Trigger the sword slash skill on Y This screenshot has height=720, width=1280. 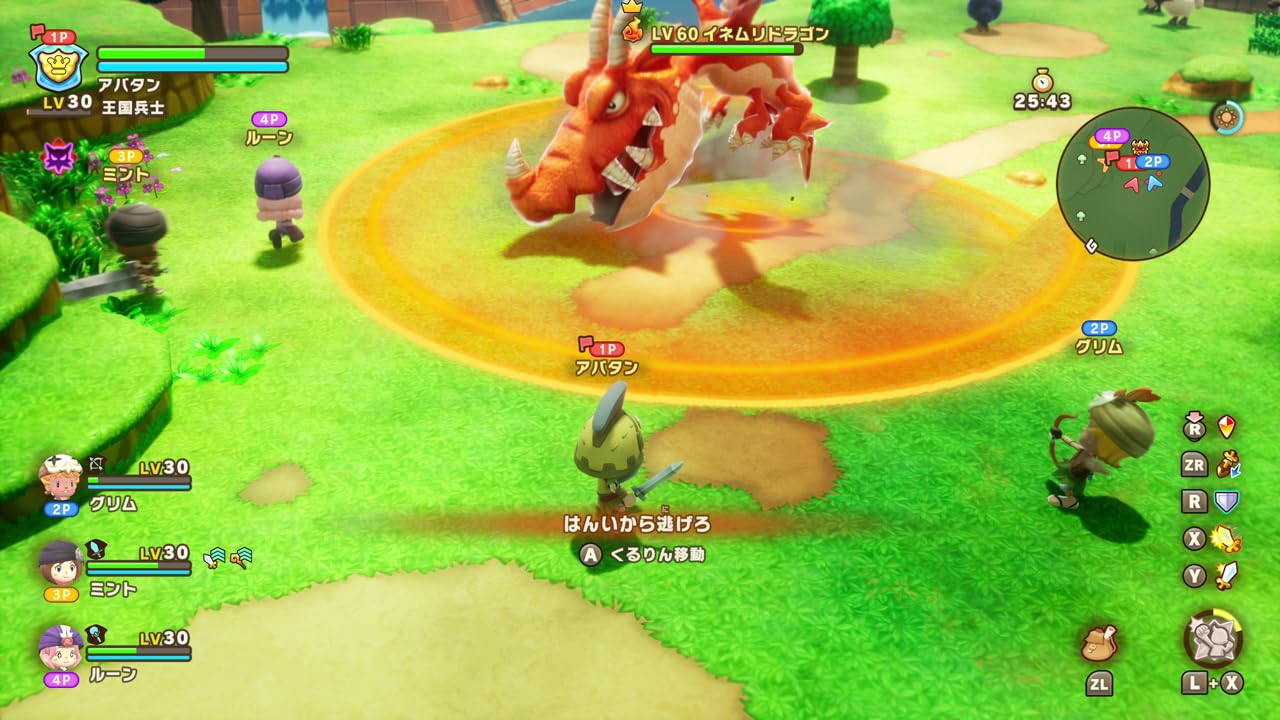click(1224, 573)
